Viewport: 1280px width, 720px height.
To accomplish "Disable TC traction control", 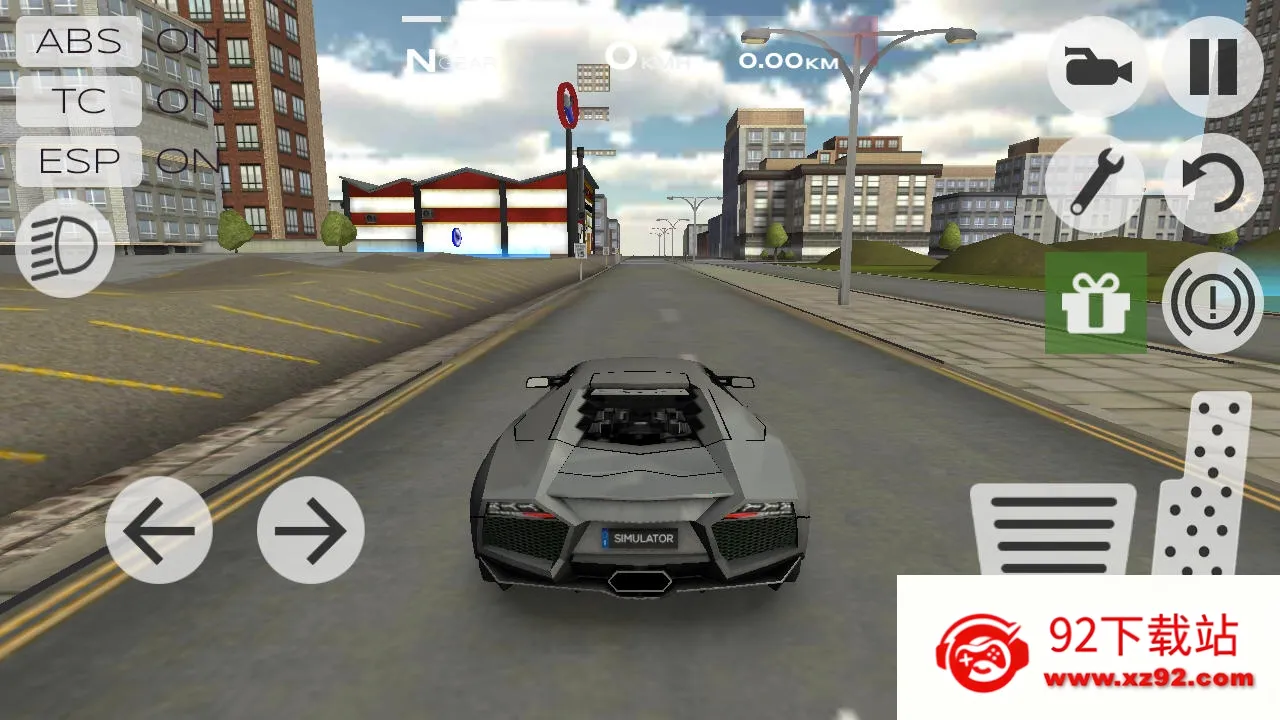I will (78, 102).
